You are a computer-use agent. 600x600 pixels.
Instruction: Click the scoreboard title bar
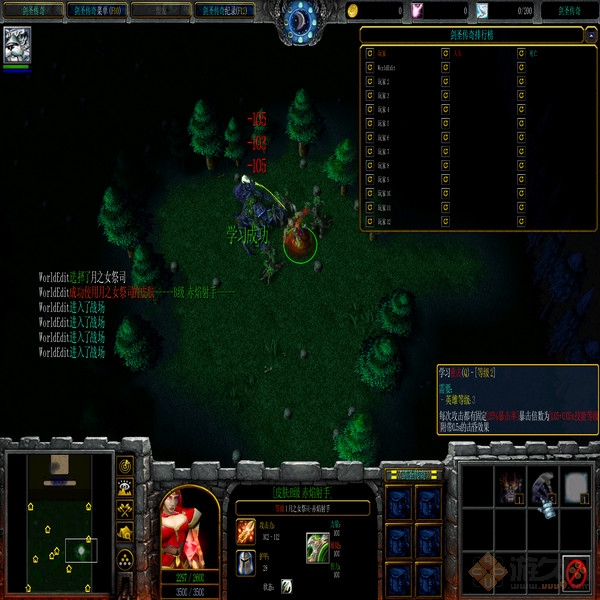(478, 33)
